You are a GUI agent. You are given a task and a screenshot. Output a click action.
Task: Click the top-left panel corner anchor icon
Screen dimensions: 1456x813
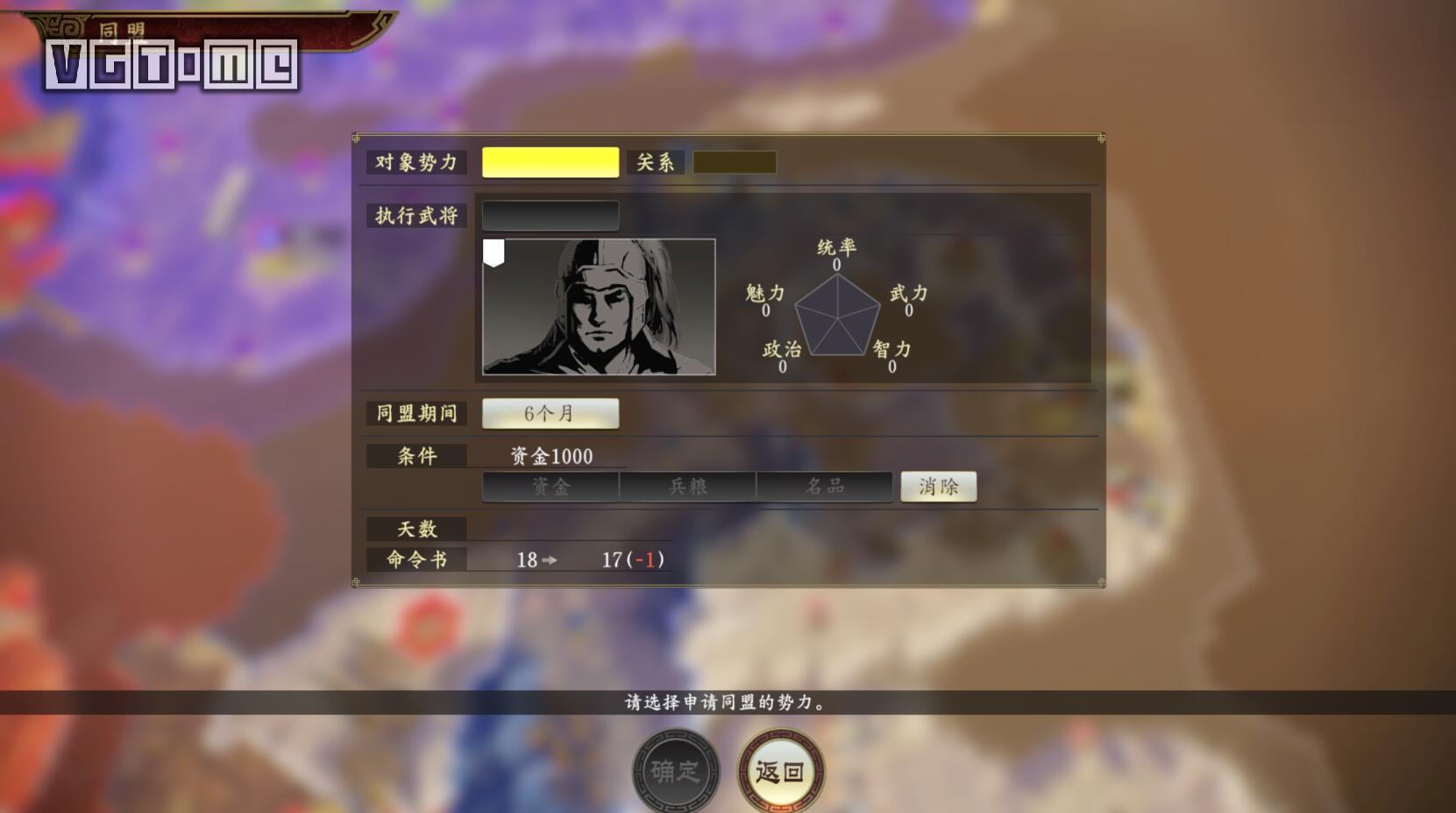(x=356, y=138)
